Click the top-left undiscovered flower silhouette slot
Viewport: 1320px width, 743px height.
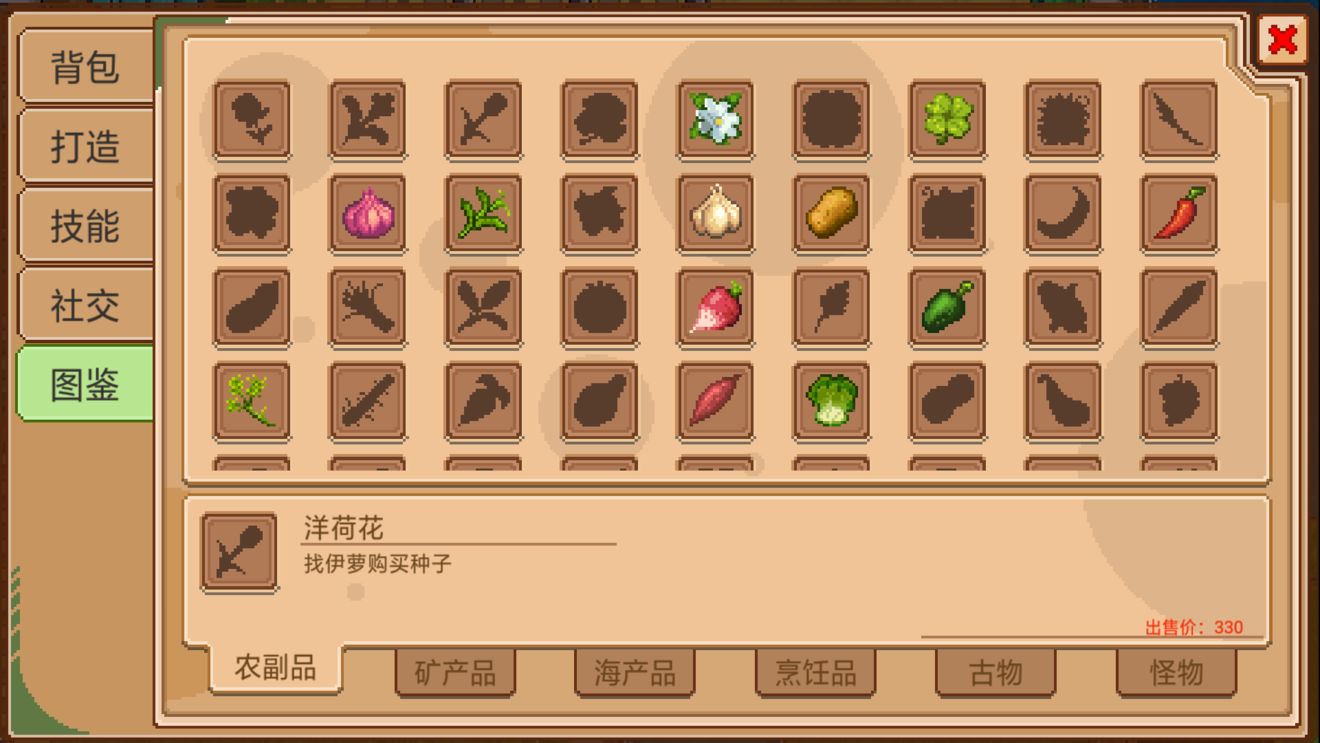pos(251,118)
